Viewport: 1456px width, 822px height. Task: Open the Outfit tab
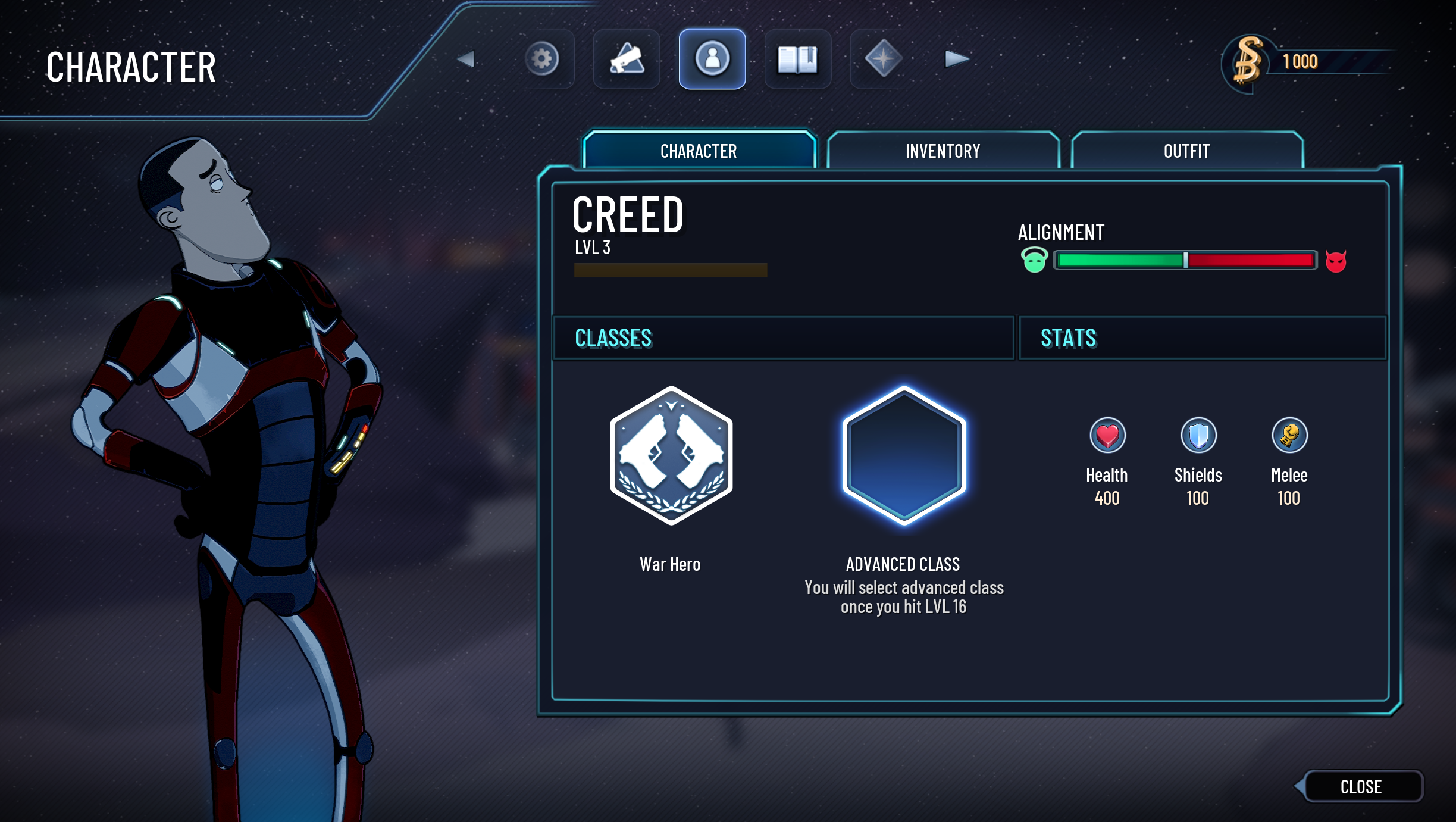(1186, 151)
